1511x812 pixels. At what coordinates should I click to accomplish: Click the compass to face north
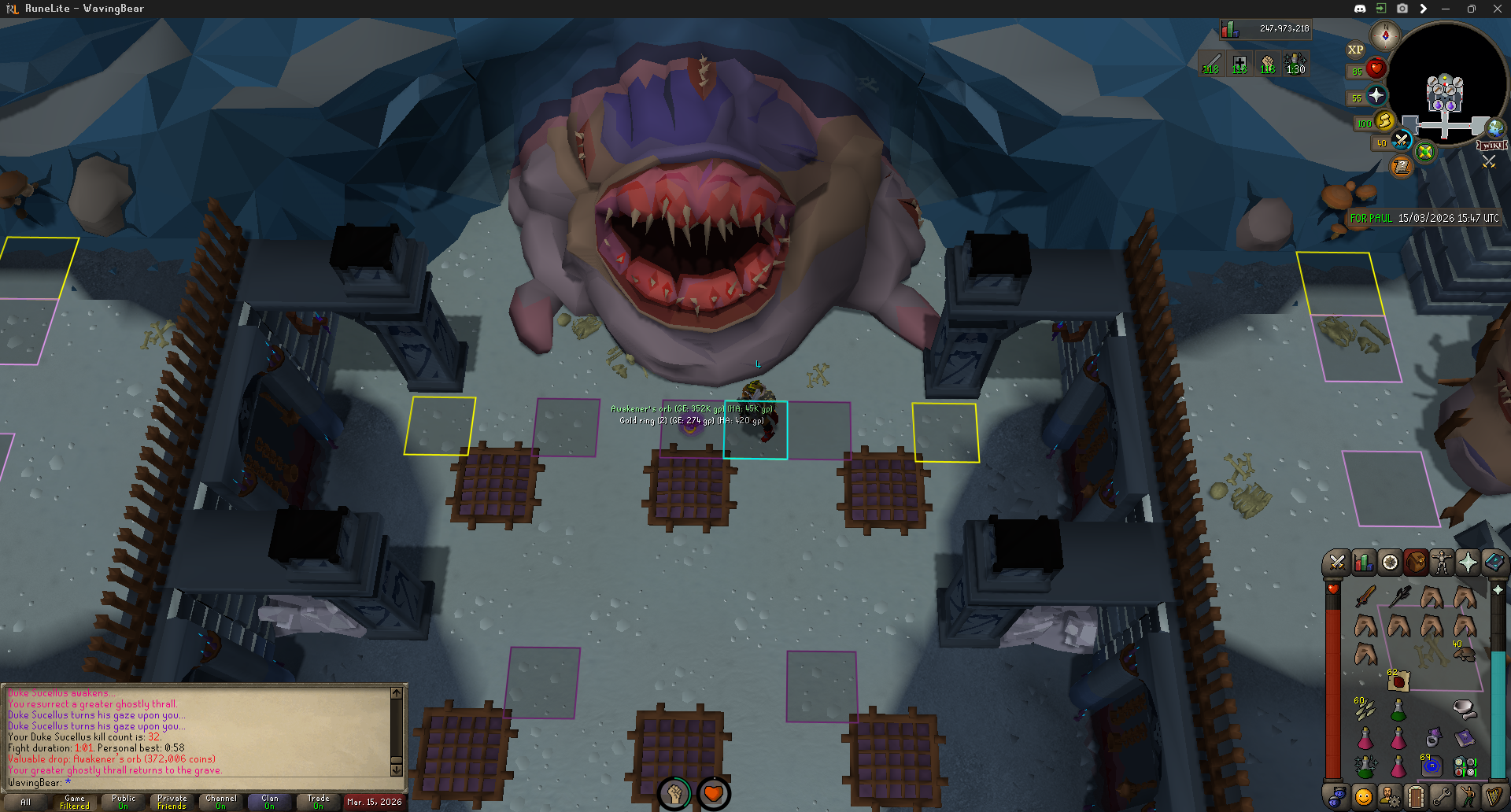point(1384,35)
